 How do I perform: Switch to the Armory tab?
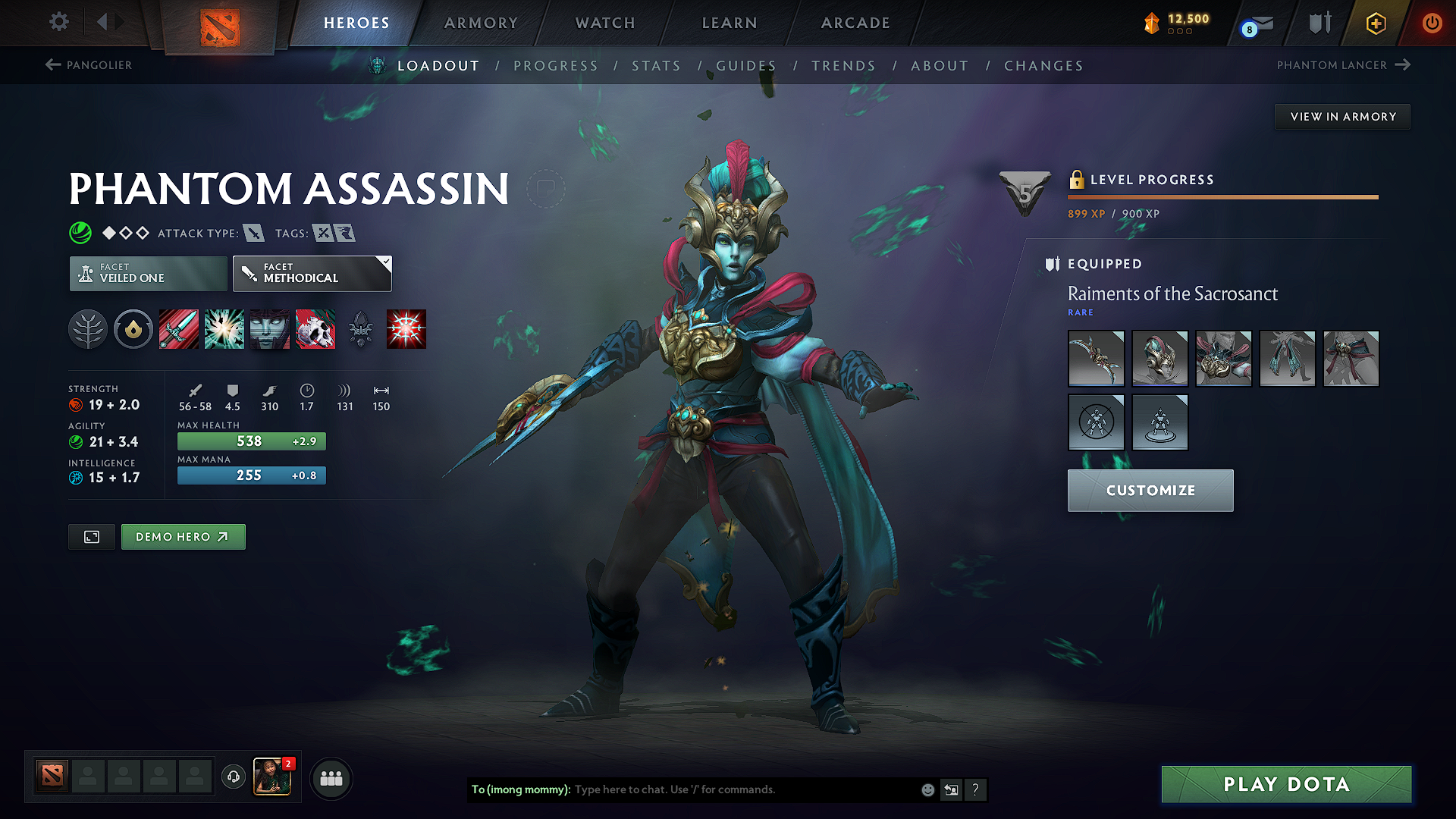pos(481,23)
